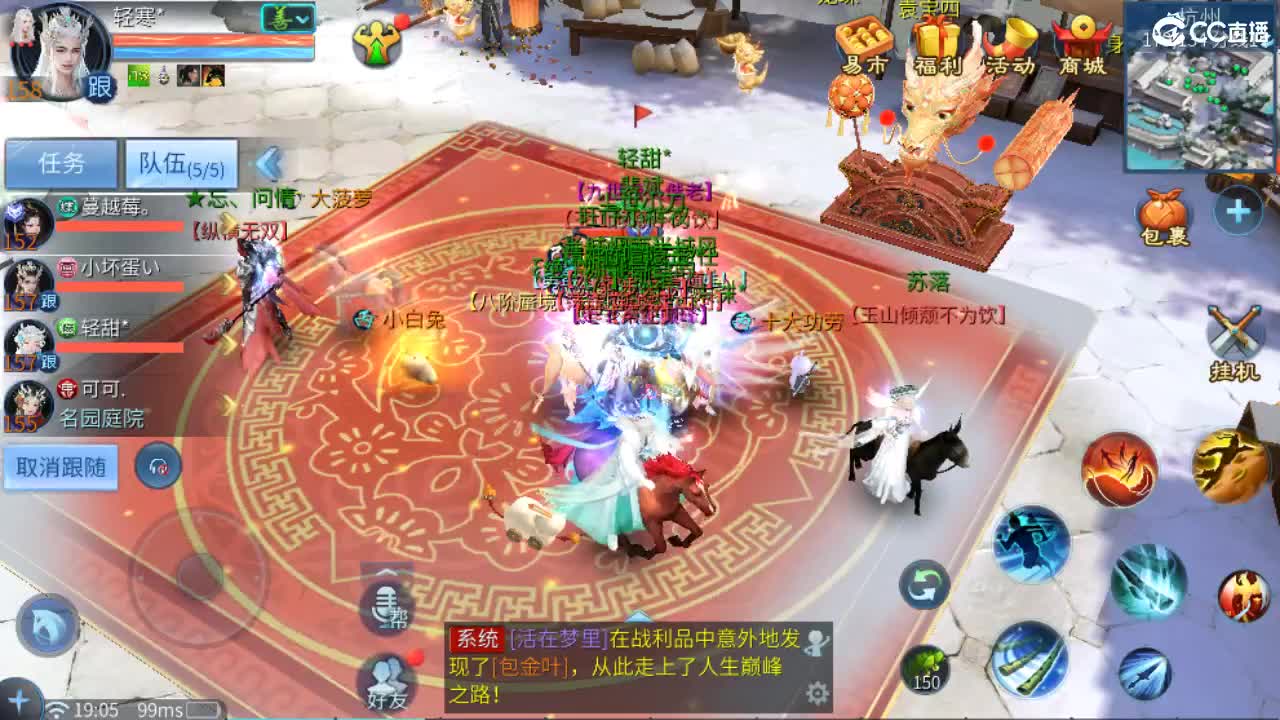Switch to the 任务 tab
This screenshot has width=1280, height=720.
coord(62,160)
